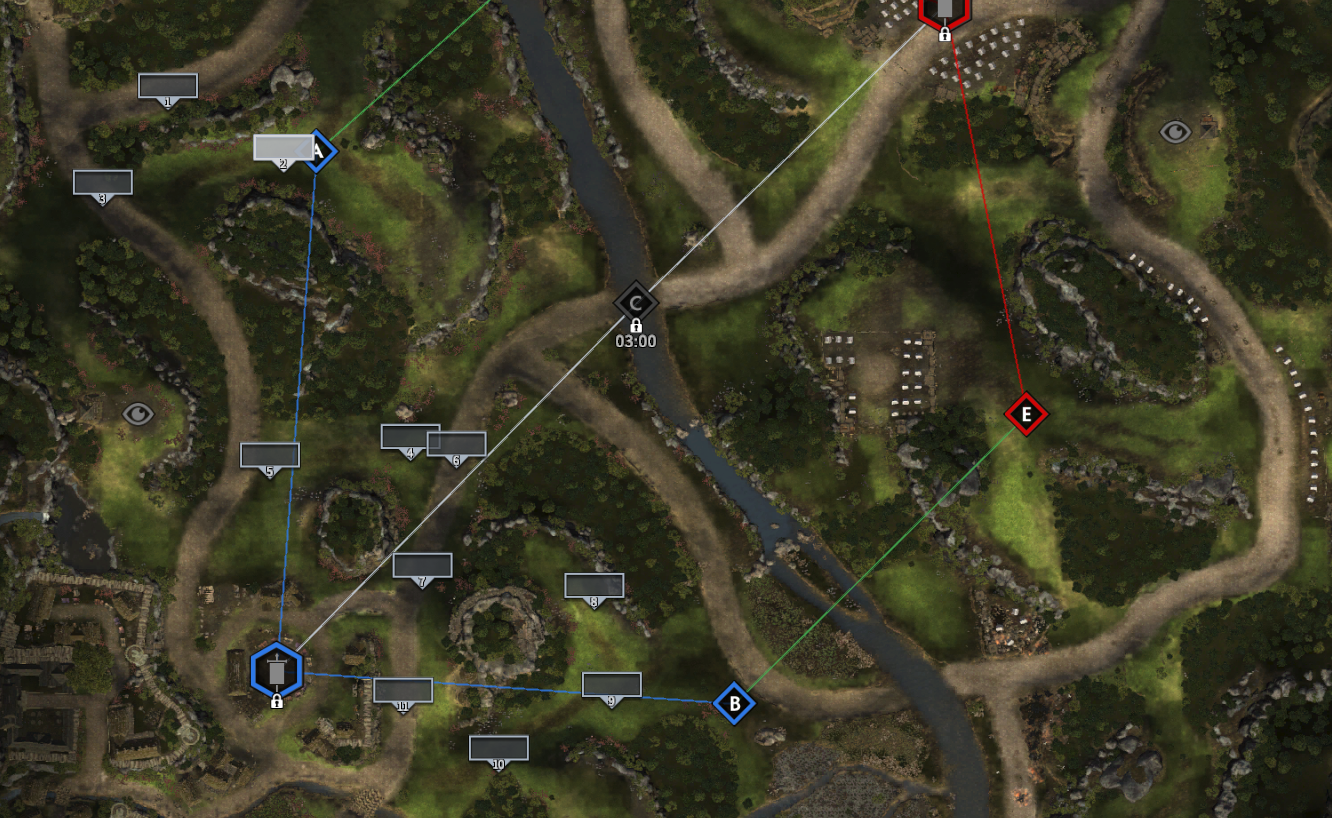This screenshot has width=1332, height=818.
Task: Choose the highlighted deployment marker 2
Action: coord(283,148)
